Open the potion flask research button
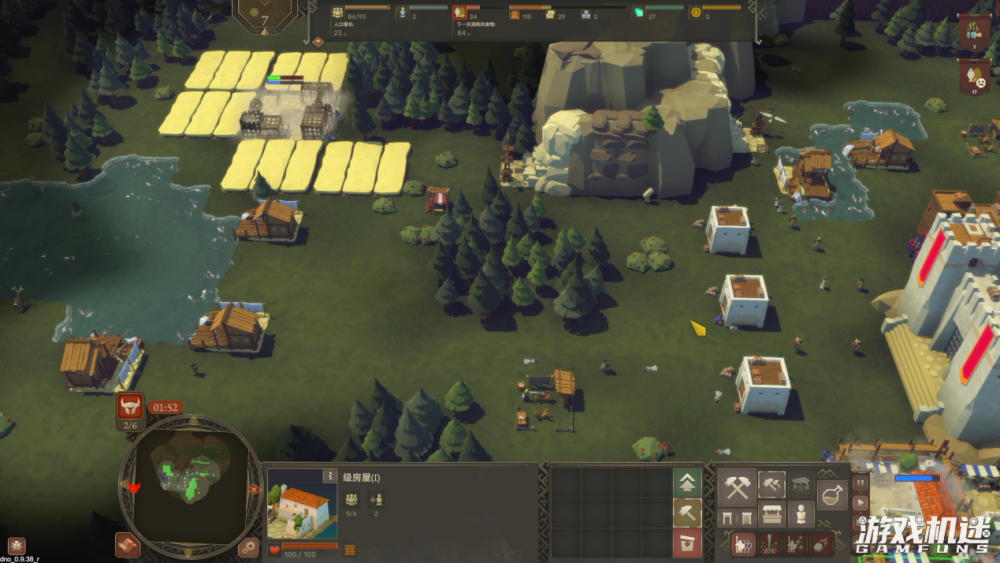This screenshot has height=563, width=1000. (x=832, y=494)
